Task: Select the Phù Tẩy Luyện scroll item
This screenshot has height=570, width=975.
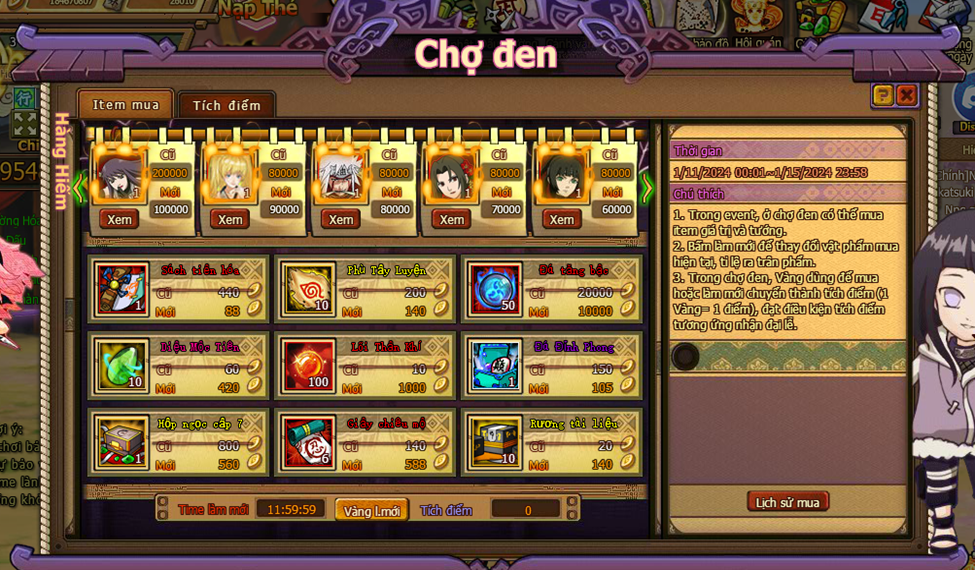Action: 307,289
